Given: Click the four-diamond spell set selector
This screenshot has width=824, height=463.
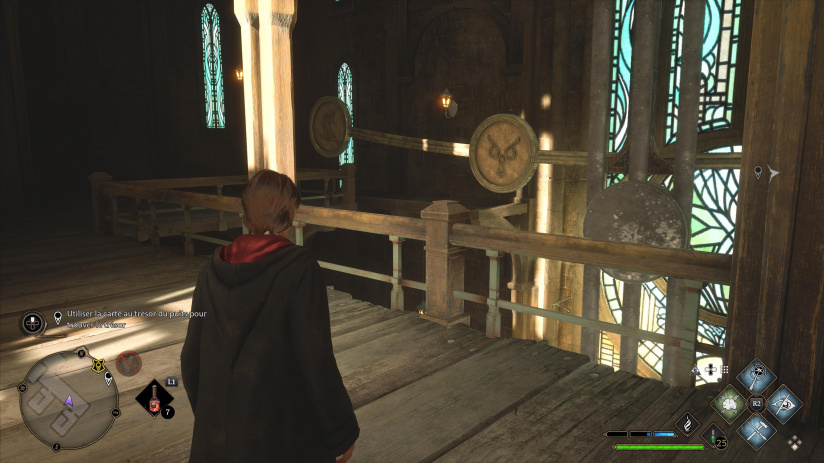Looking at the screenshot, I should [795, 442].
